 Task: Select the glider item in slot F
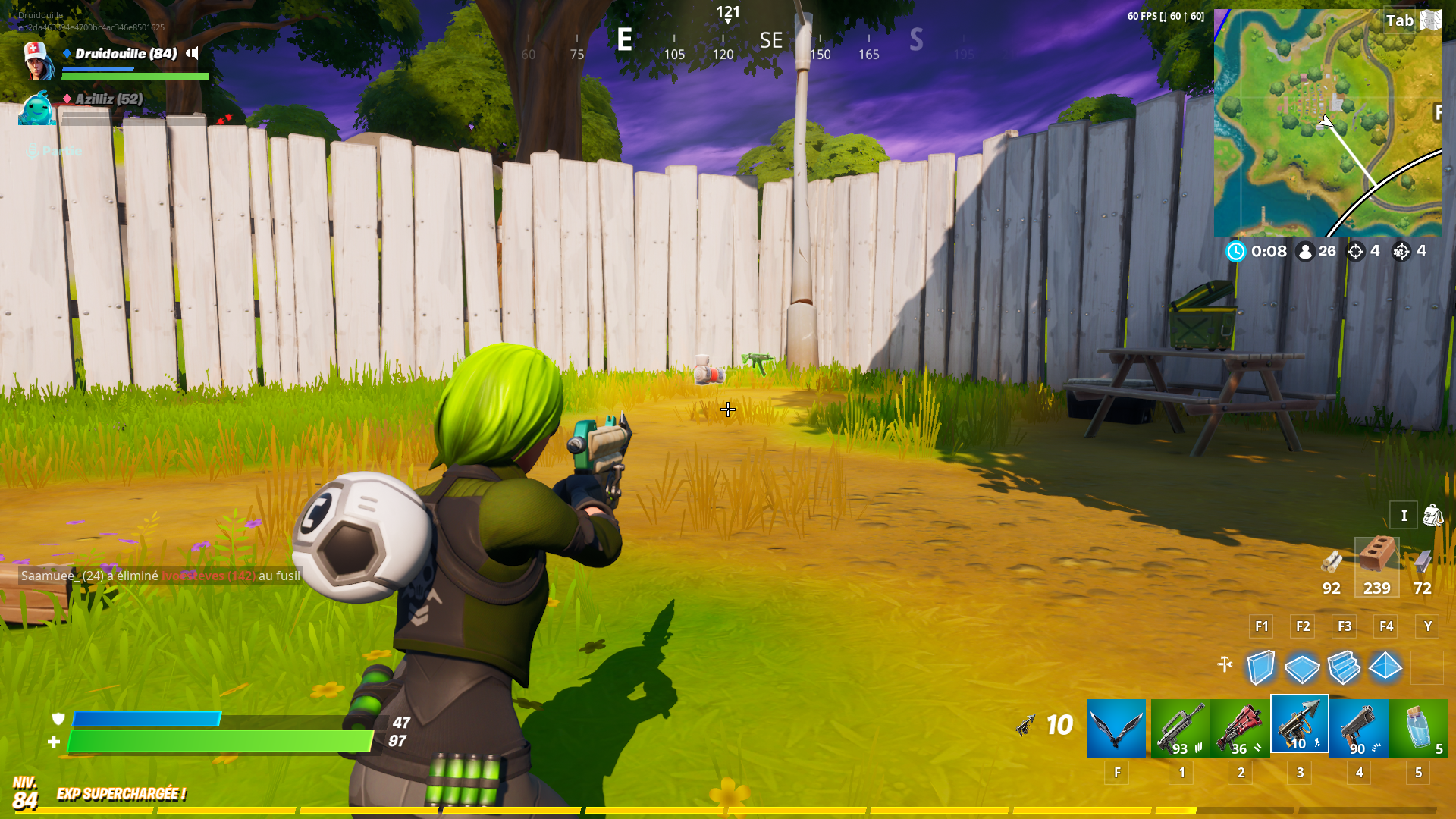pos(1116,728)
